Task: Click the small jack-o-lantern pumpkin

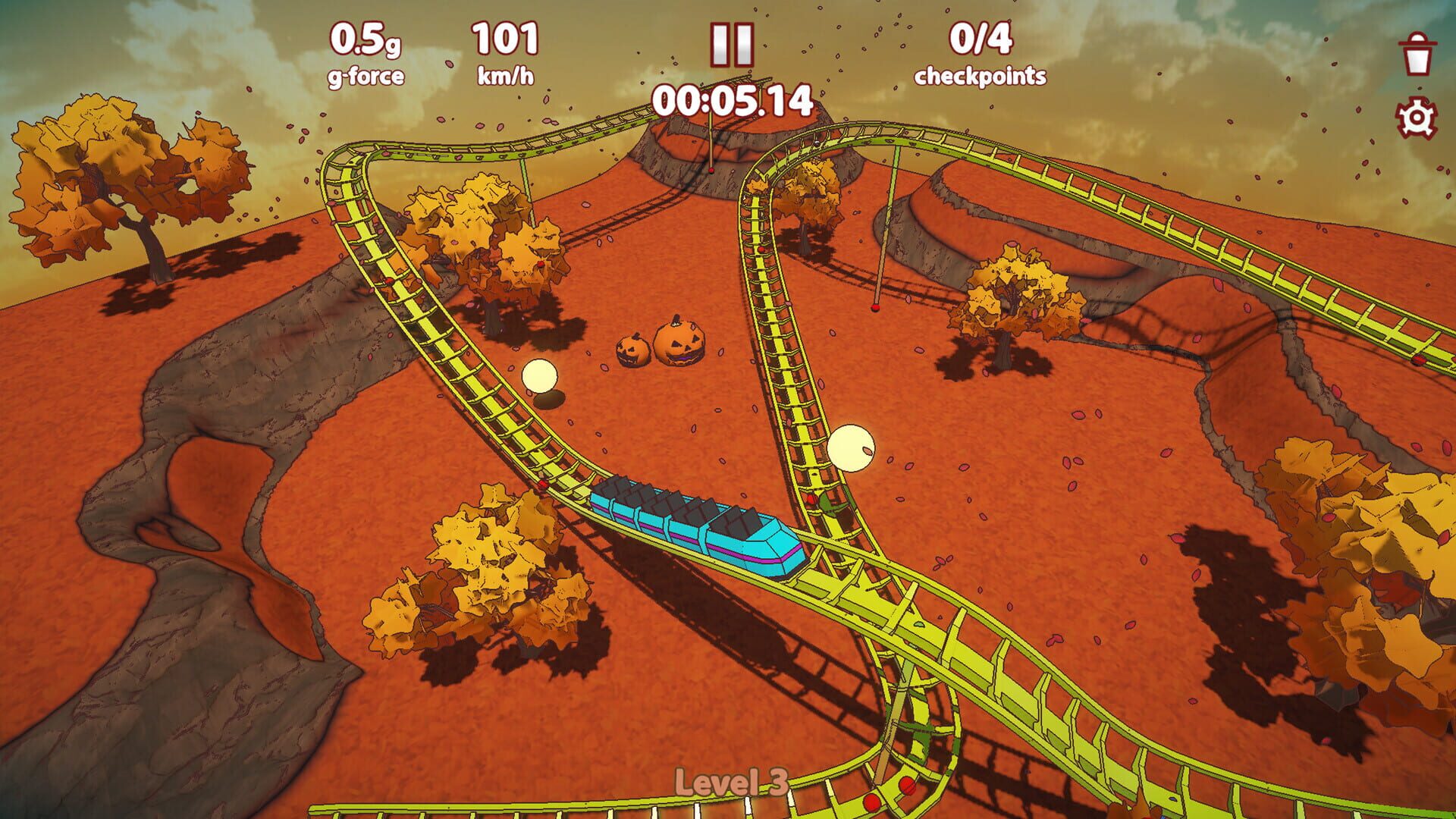Action: click(631, 353)
